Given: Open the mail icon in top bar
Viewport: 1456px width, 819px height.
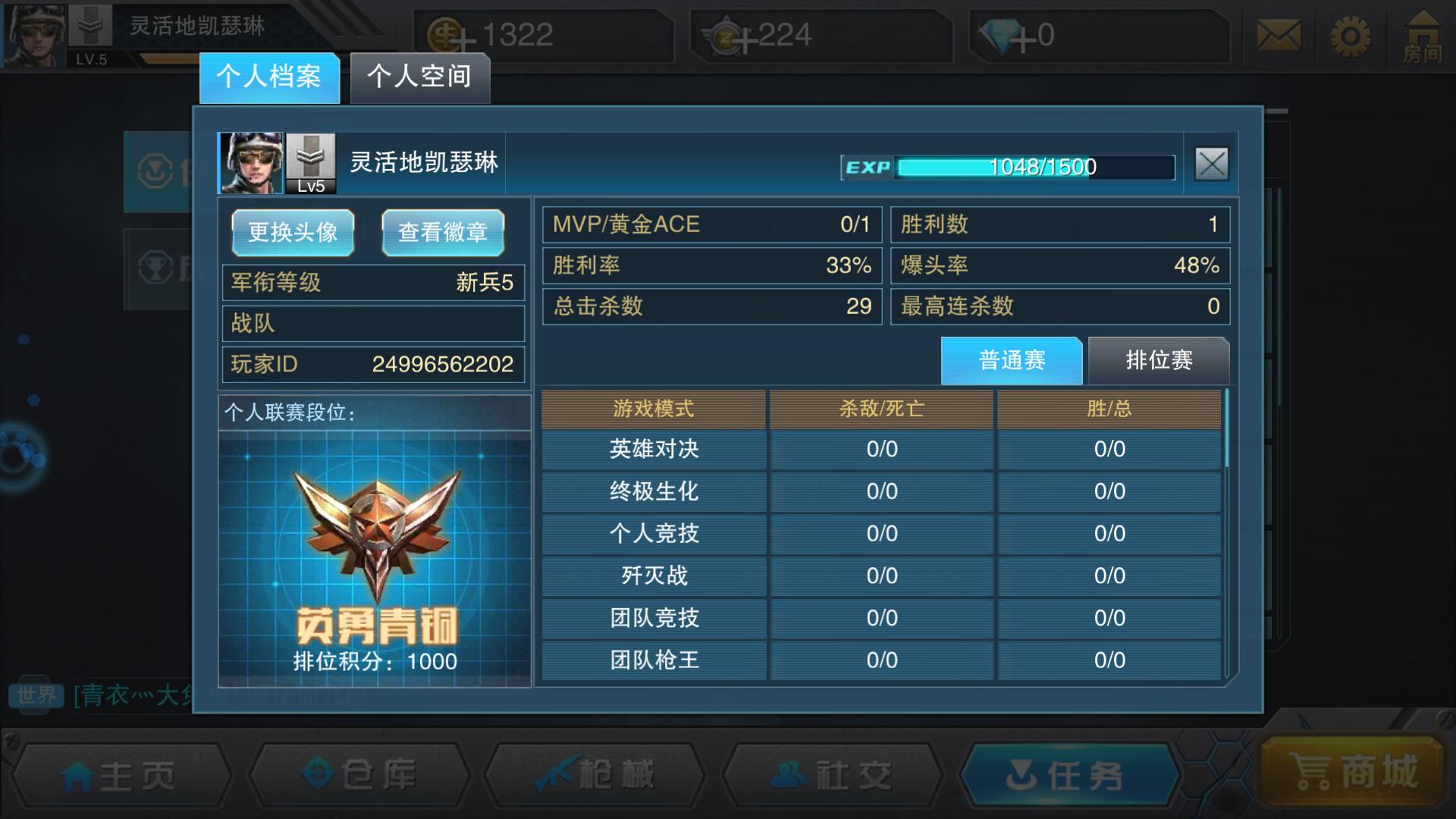Looking at the screenshot, I should point(1279,36).
